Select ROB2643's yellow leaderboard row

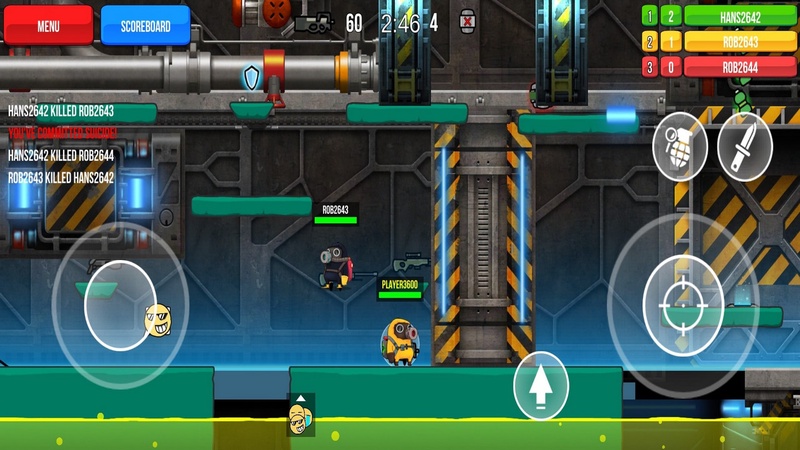[741, 42]
